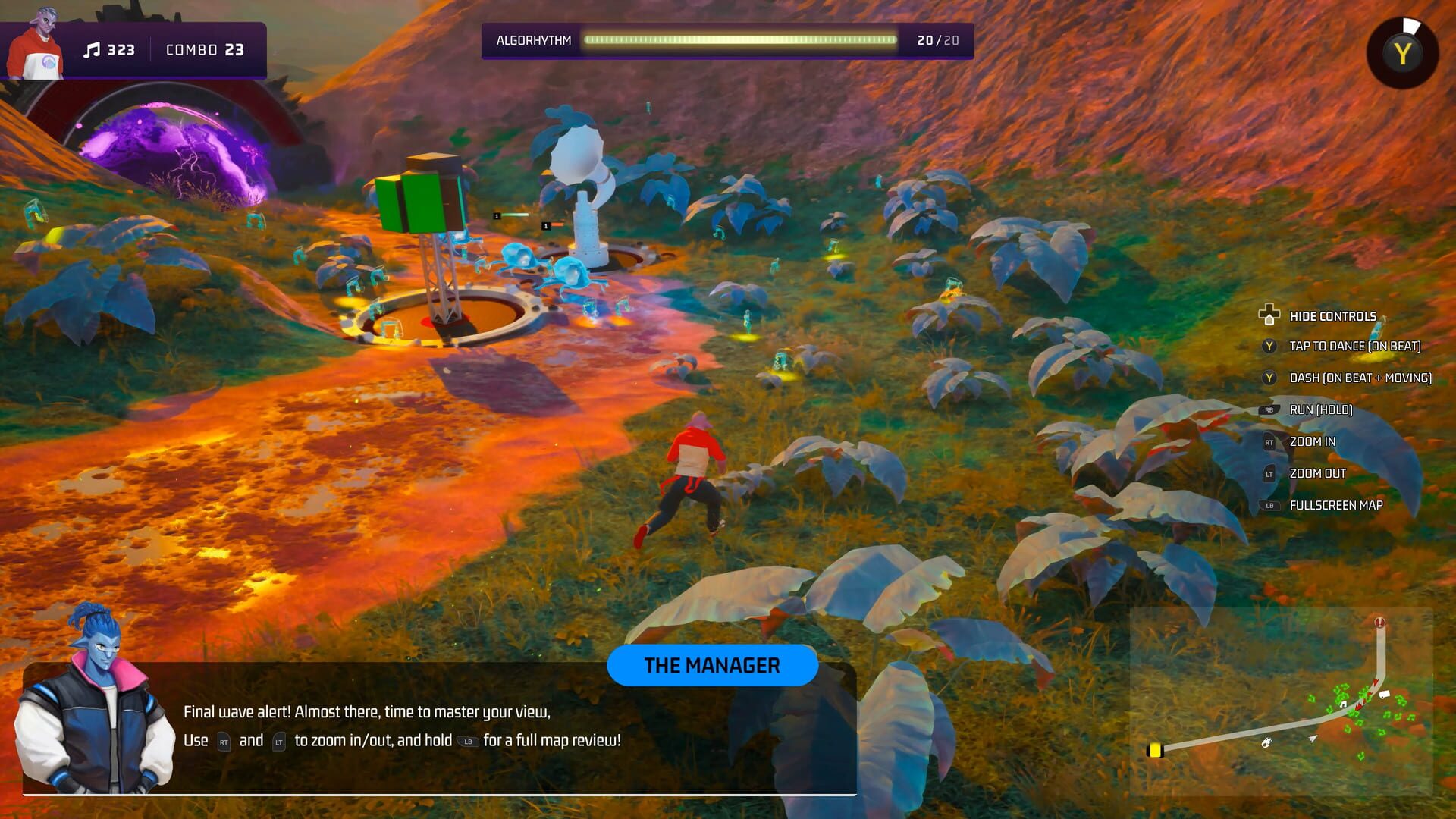Click the Y button icon for Dash
This screenshot has width=1456, height=819.
pos(1267,377)
